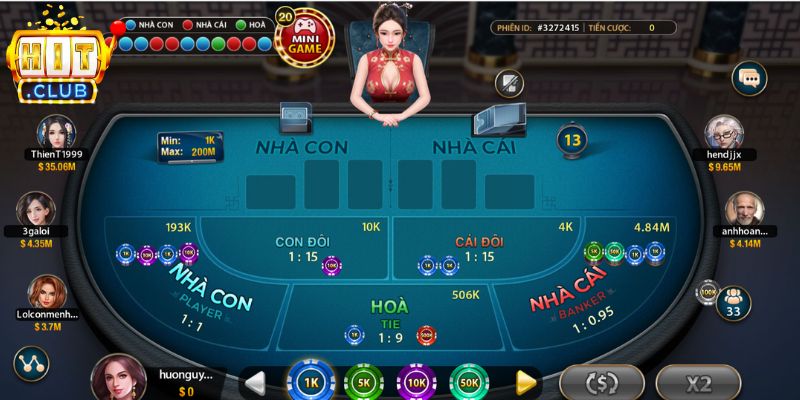This screenshot has width=800, height=400.
Task: Click the dollar rebet button
Action: 600,382
